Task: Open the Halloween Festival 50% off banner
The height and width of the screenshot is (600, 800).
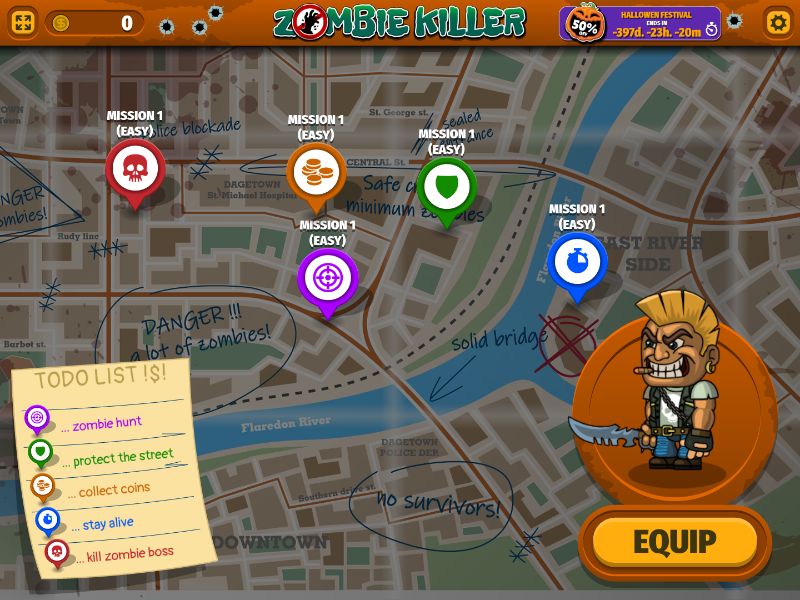Action: click(x=640, y=23)
